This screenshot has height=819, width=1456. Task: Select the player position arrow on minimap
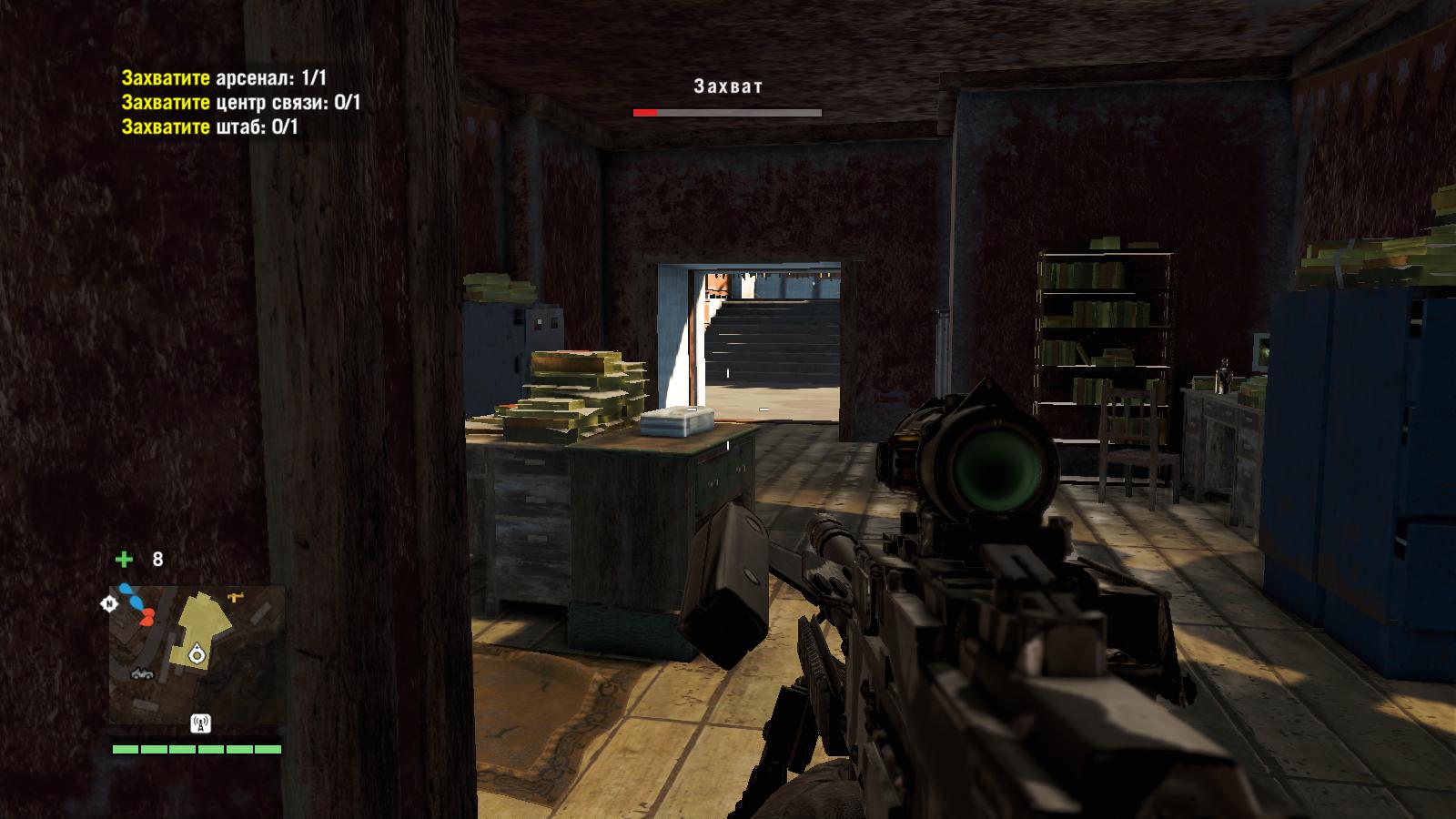pyautogui.click(x=197, y=654)
